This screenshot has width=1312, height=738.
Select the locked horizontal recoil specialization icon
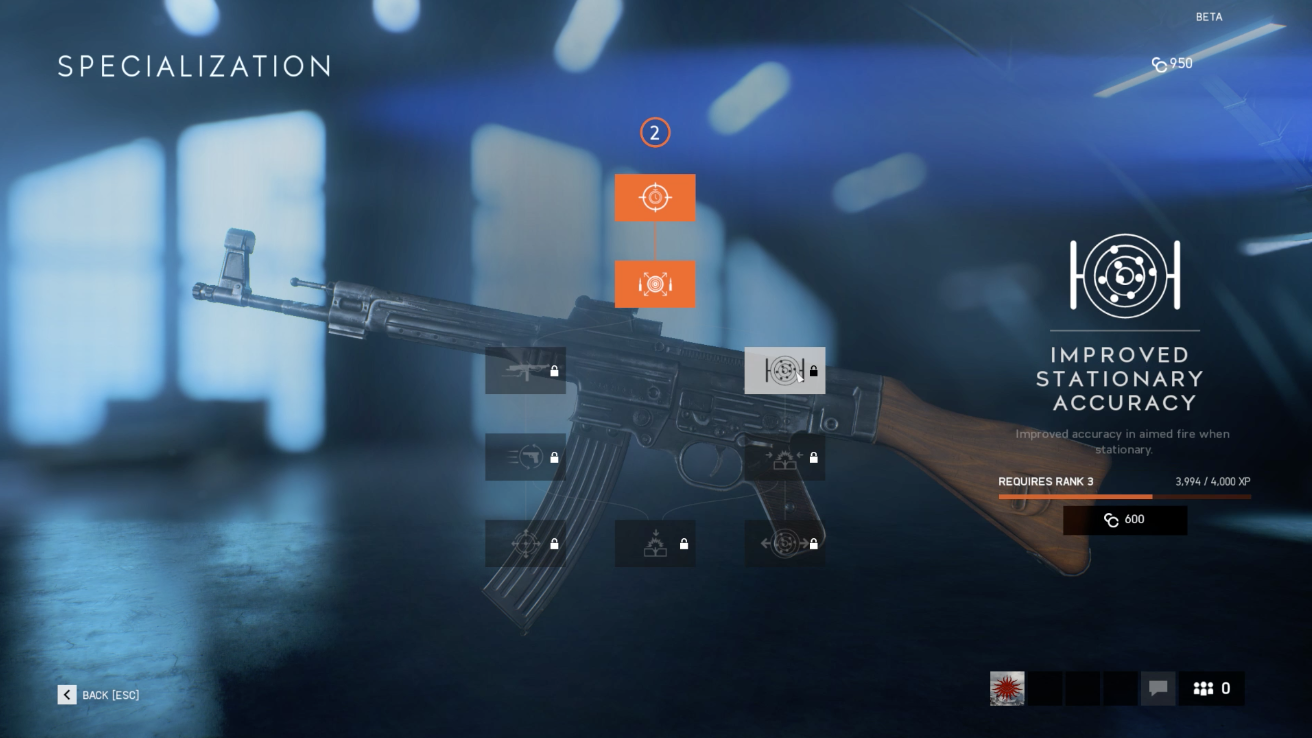785,543
